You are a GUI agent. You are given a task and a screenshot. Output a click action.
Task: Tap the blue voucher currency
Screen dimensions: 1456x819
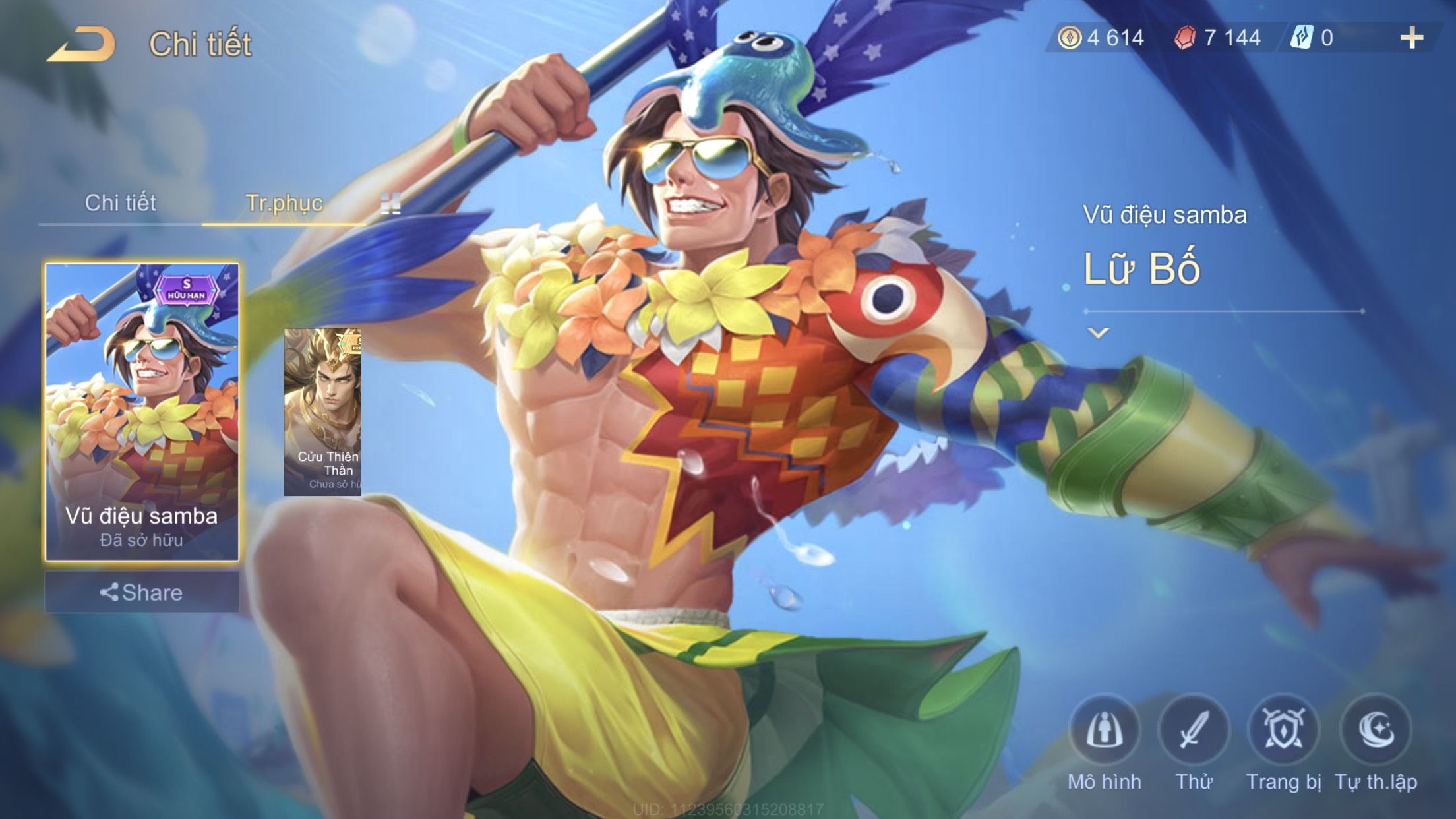click(x=1314, y=38)
